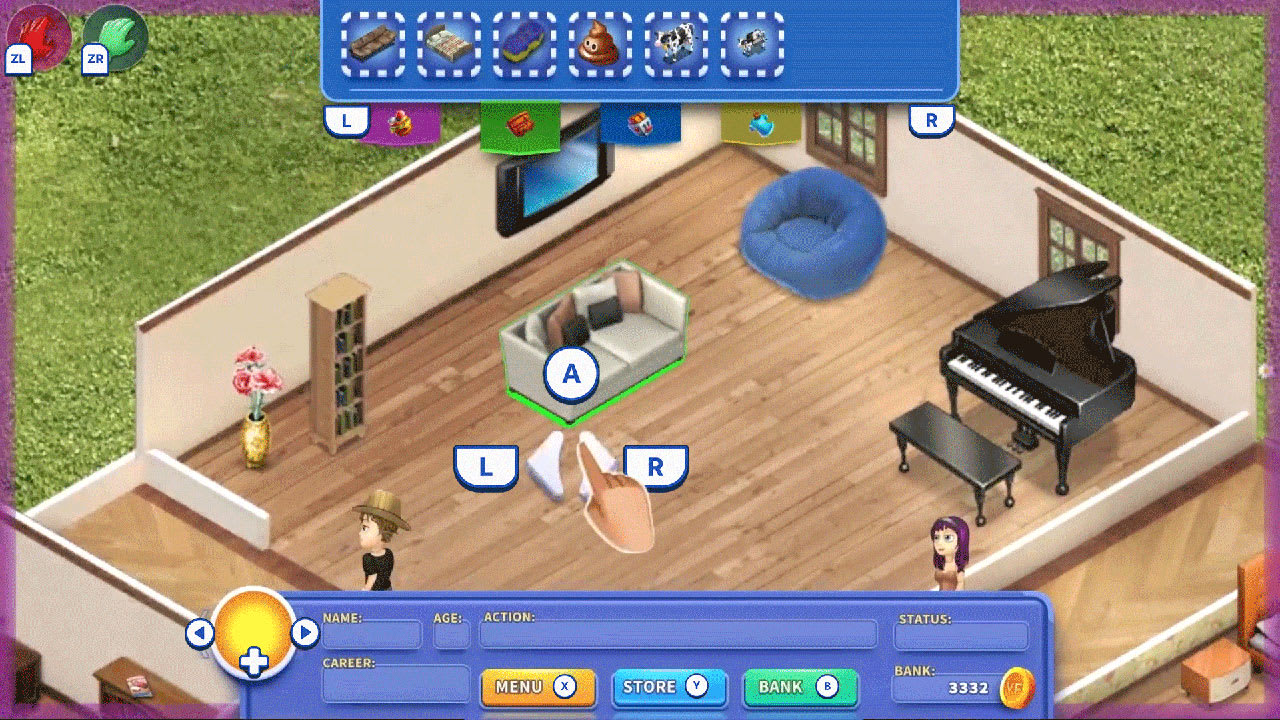Confirm couch placement with the A button
The height and width of the screenshot is (720, 1280).
click(x=571, y=374)
